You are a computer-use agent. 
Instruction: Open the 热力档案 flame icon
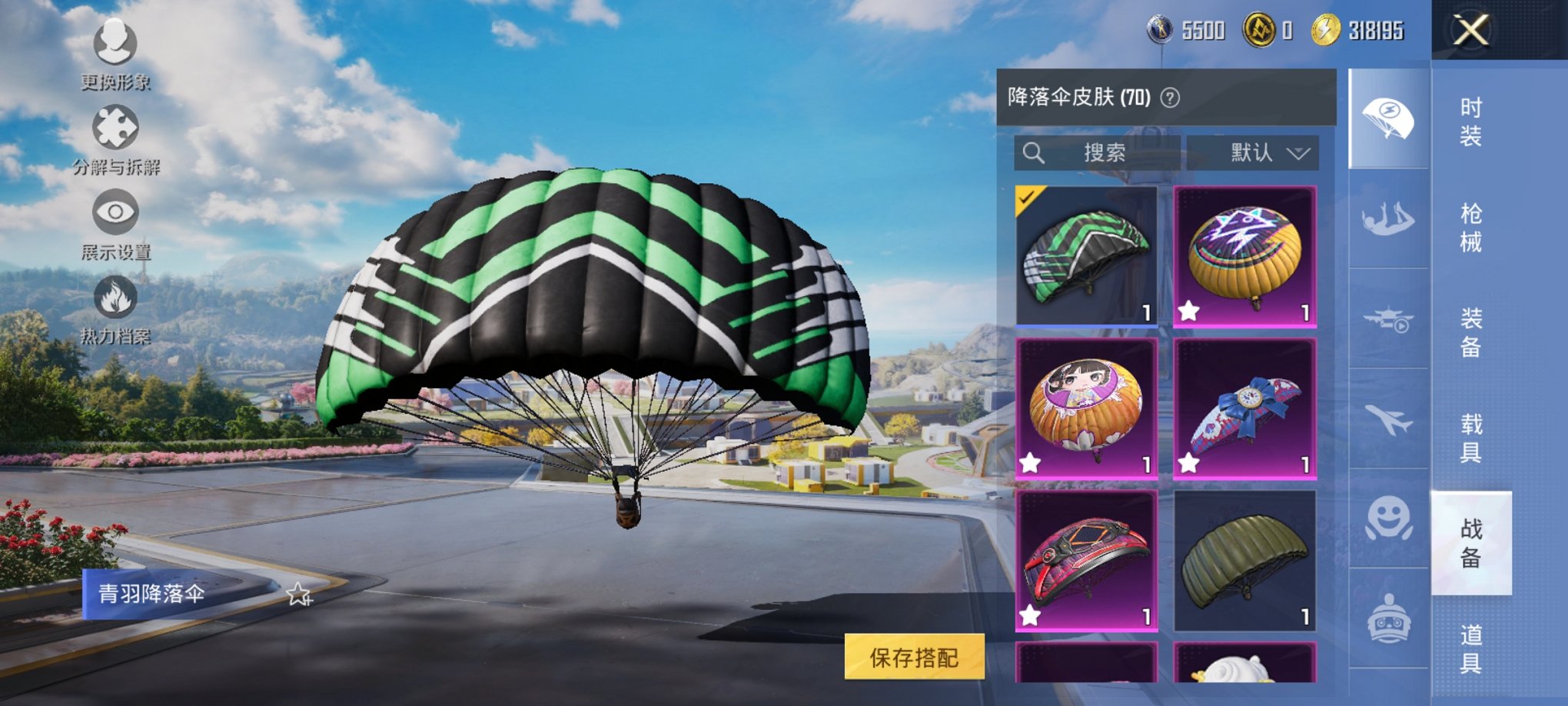112,299
